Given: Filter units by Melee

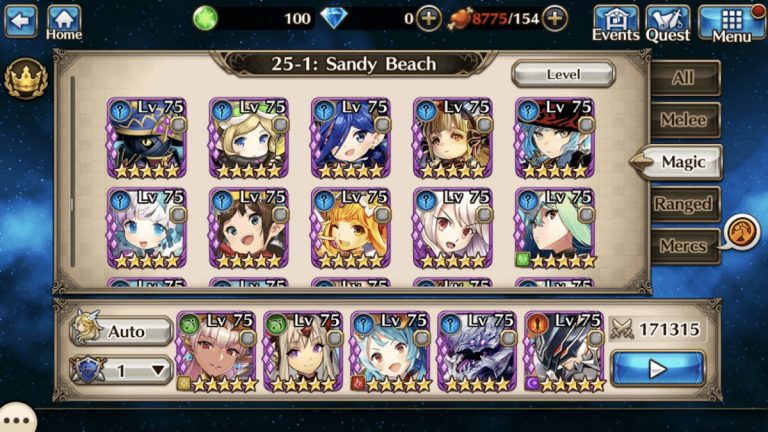Looking at the screenshot, I should 684,120.
